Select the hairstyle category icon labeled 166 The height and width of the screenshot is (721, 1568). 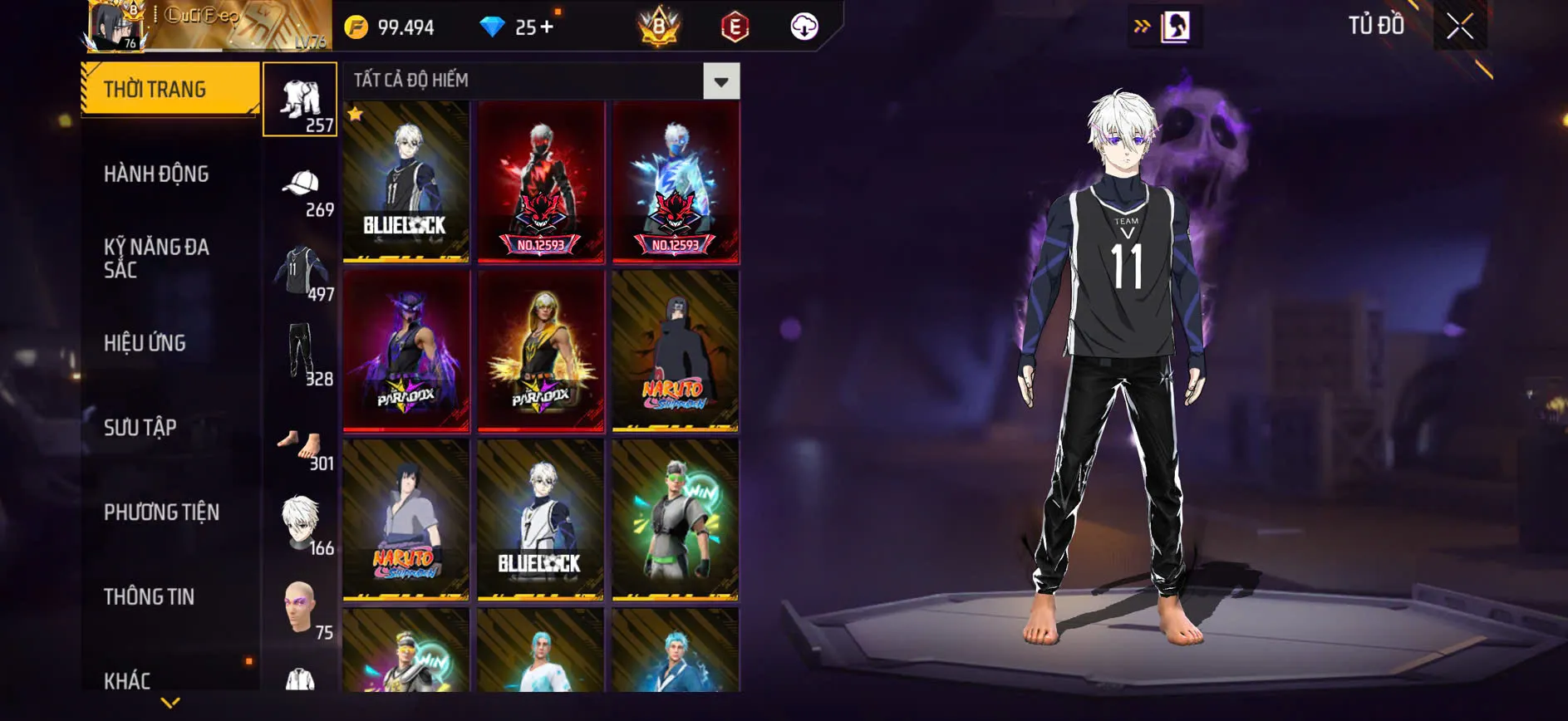click(301, 519)
